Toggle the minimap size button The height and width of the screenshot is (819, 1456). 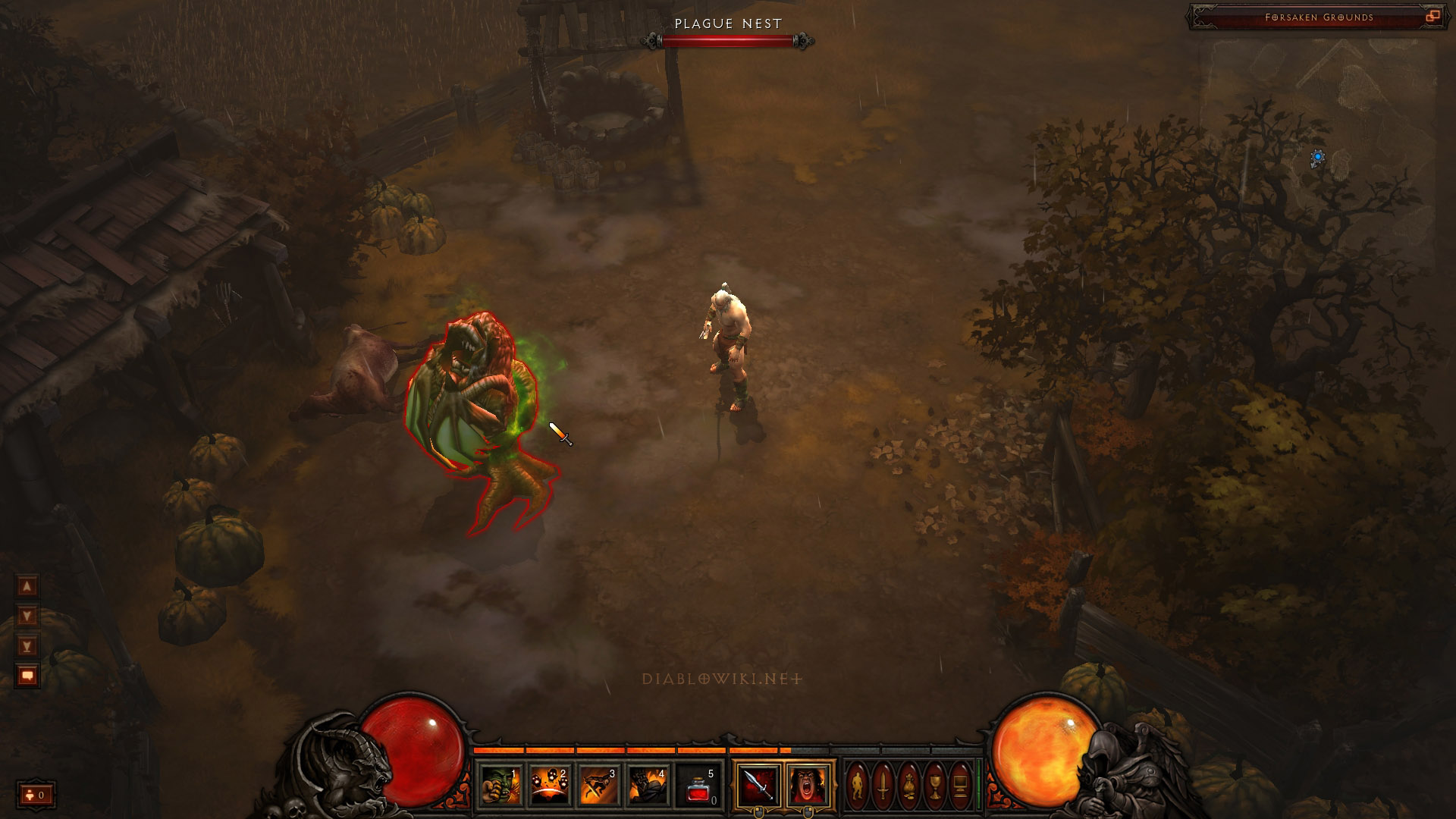(x=1432, y=17)
